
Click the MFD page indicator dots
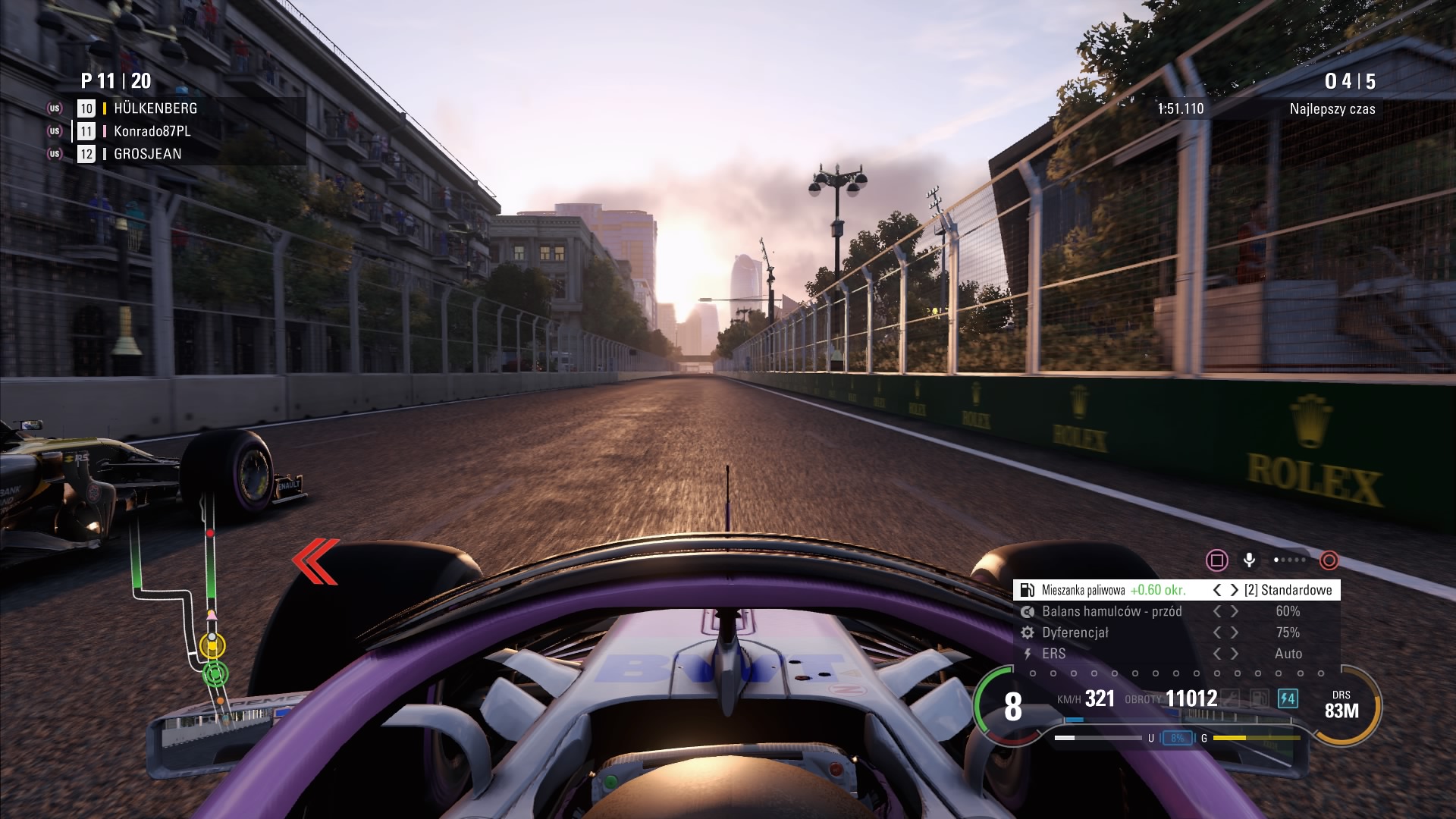tap(1290, 560)
